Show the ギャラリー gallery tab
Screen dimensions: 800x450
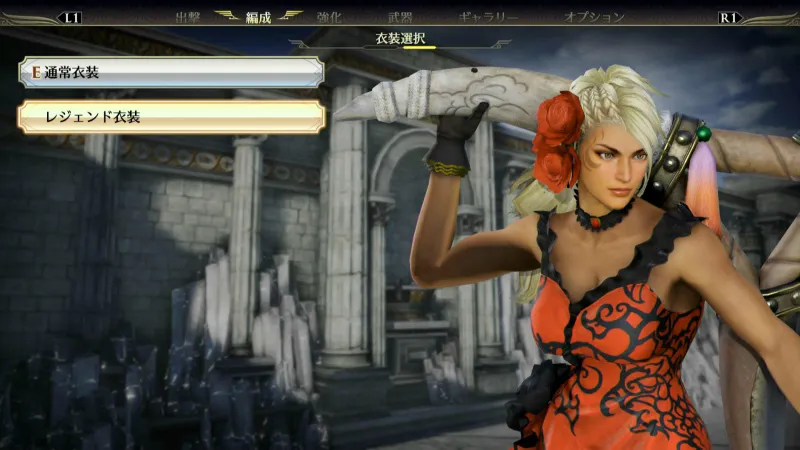[488, 17]
